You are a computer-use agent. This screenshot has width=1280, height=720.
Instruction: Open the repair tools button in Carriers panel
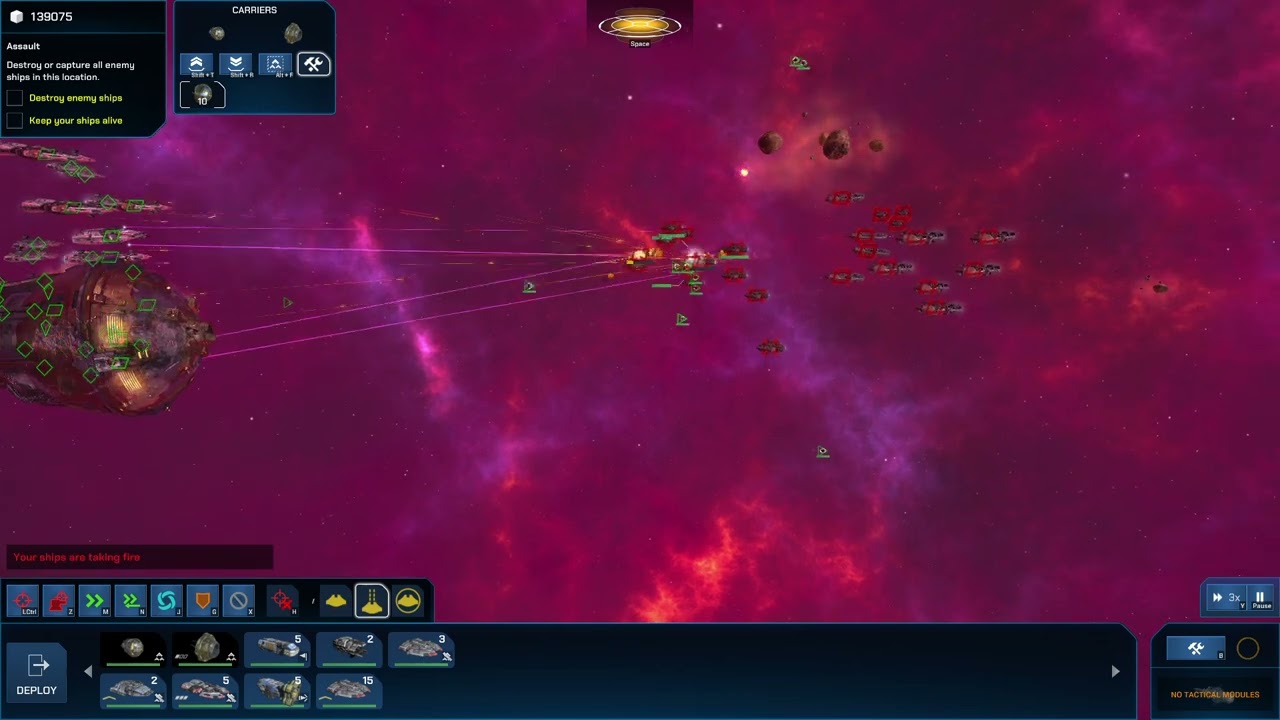click(x=314, y=65)
